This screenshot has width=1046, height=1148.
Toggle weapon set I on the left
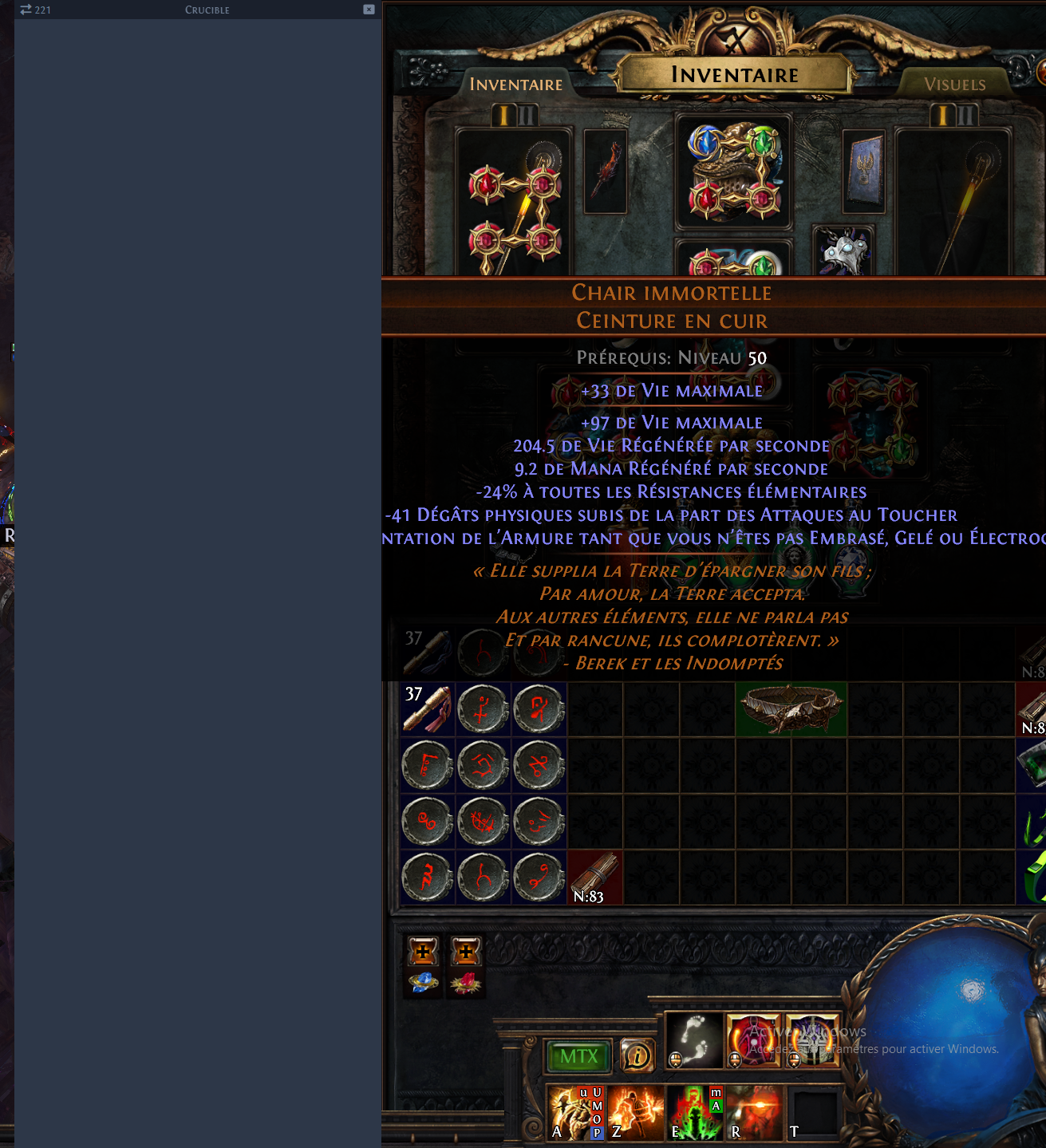pyautogui.click(x=503, y=113)
